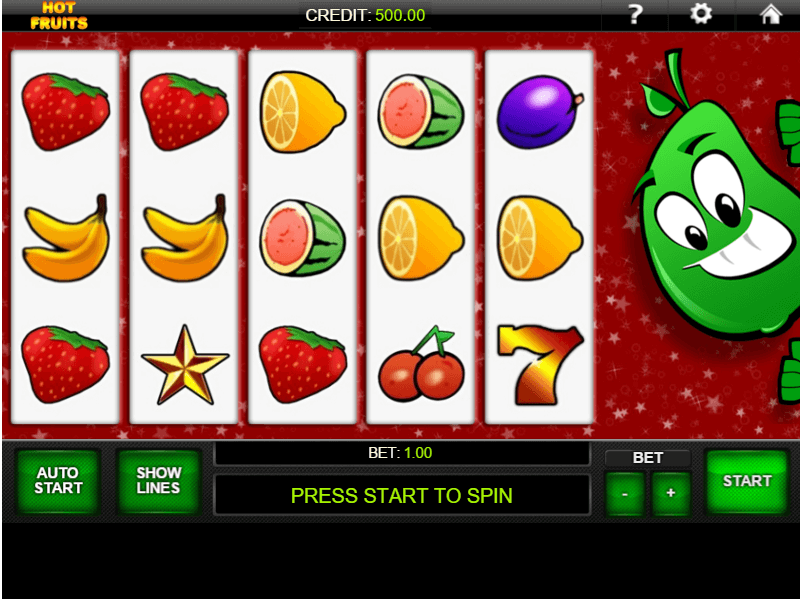800x600 pixels.
Task: Decrease the bet with minus button
Action: tap(625, 493)
